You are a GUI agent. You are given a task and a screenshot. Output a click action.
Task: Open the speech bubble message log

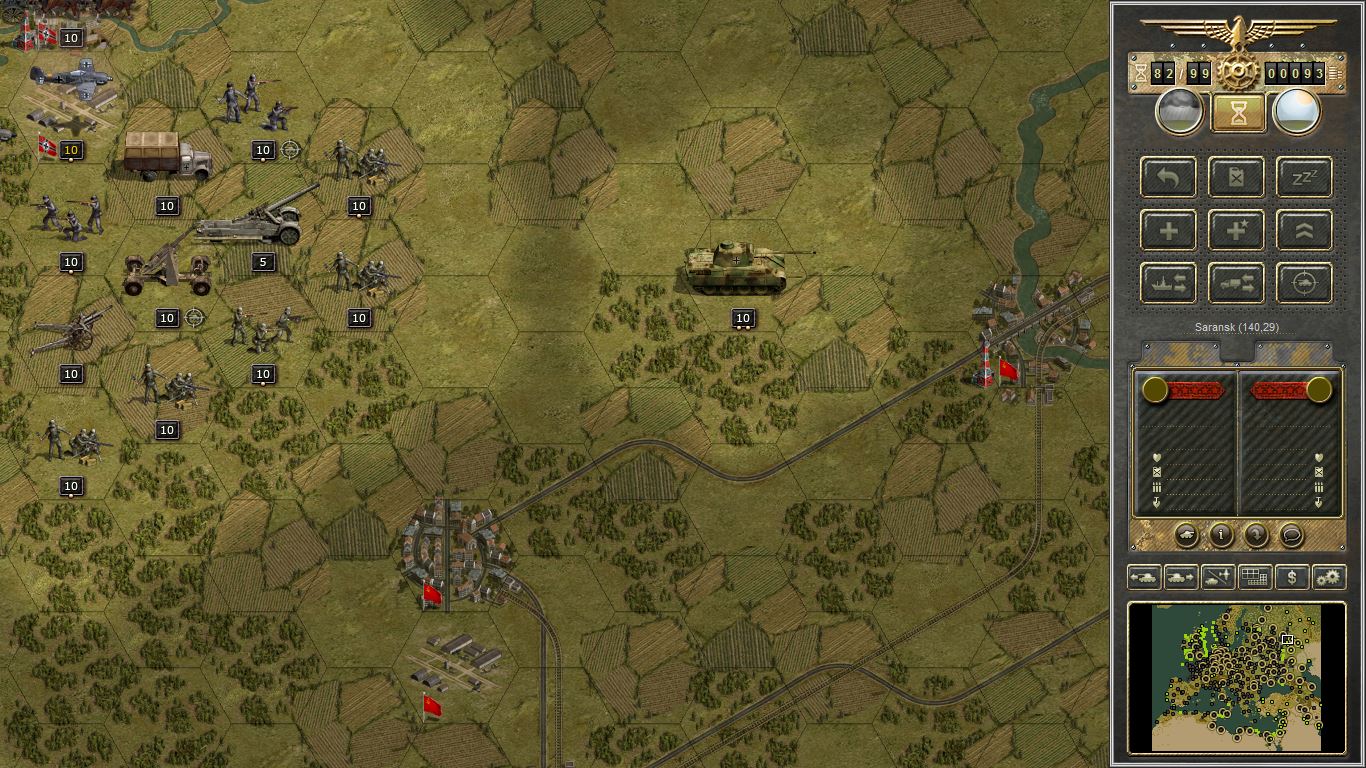1291,535
